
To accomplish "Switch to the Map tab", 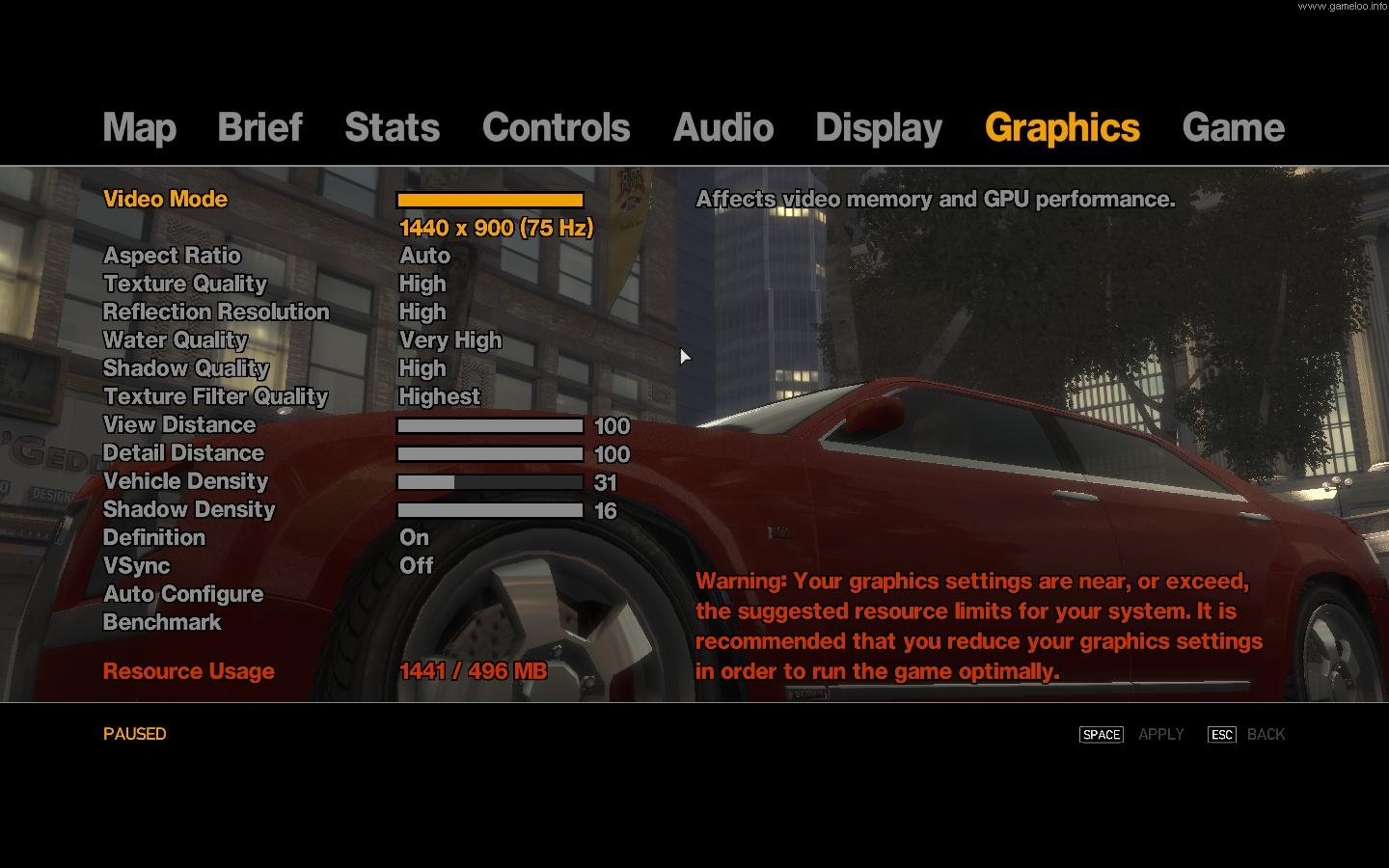I will [x=139, y=127].
